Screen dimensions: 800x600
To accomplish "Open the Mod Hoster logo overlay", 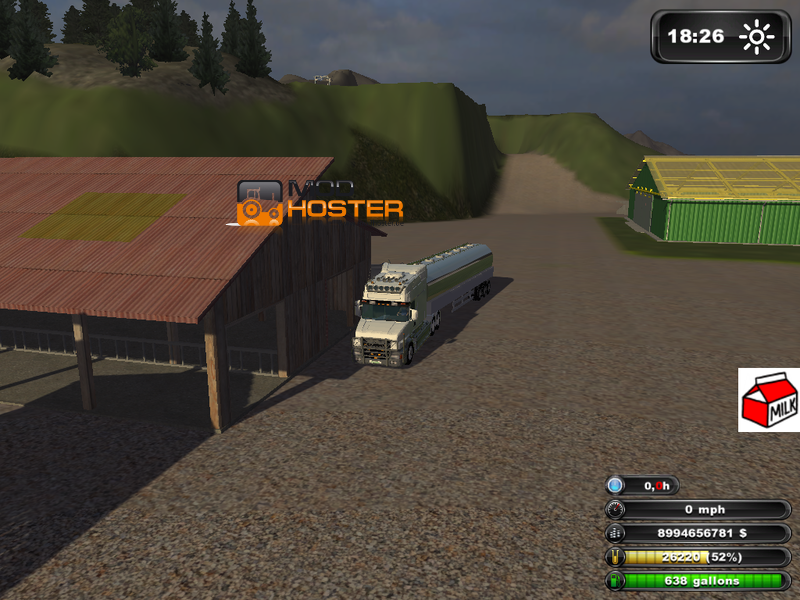I will [319, 202].
